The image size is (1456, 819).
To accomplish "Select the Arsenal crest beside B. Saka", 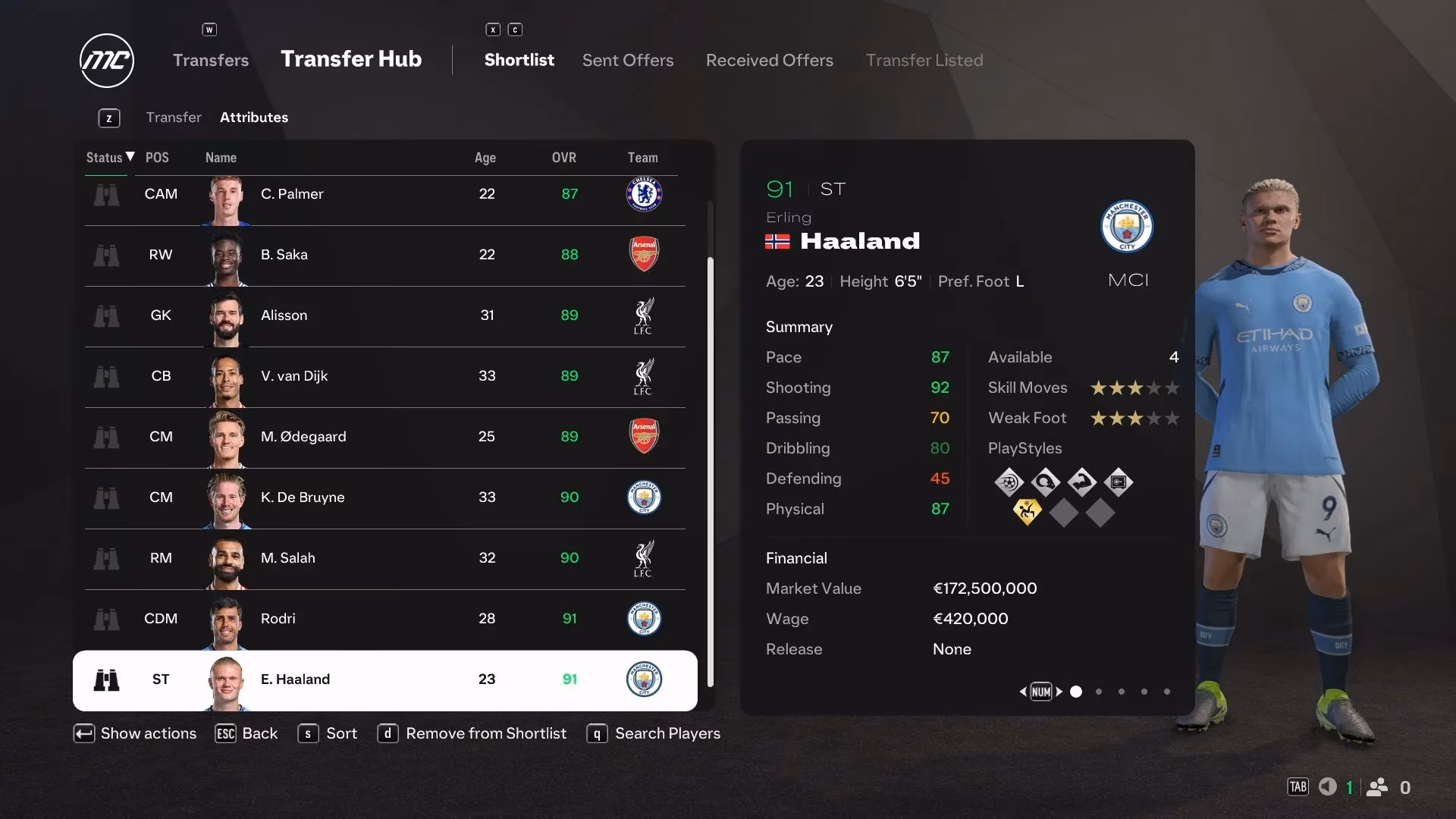I will [x=644, y=255].
